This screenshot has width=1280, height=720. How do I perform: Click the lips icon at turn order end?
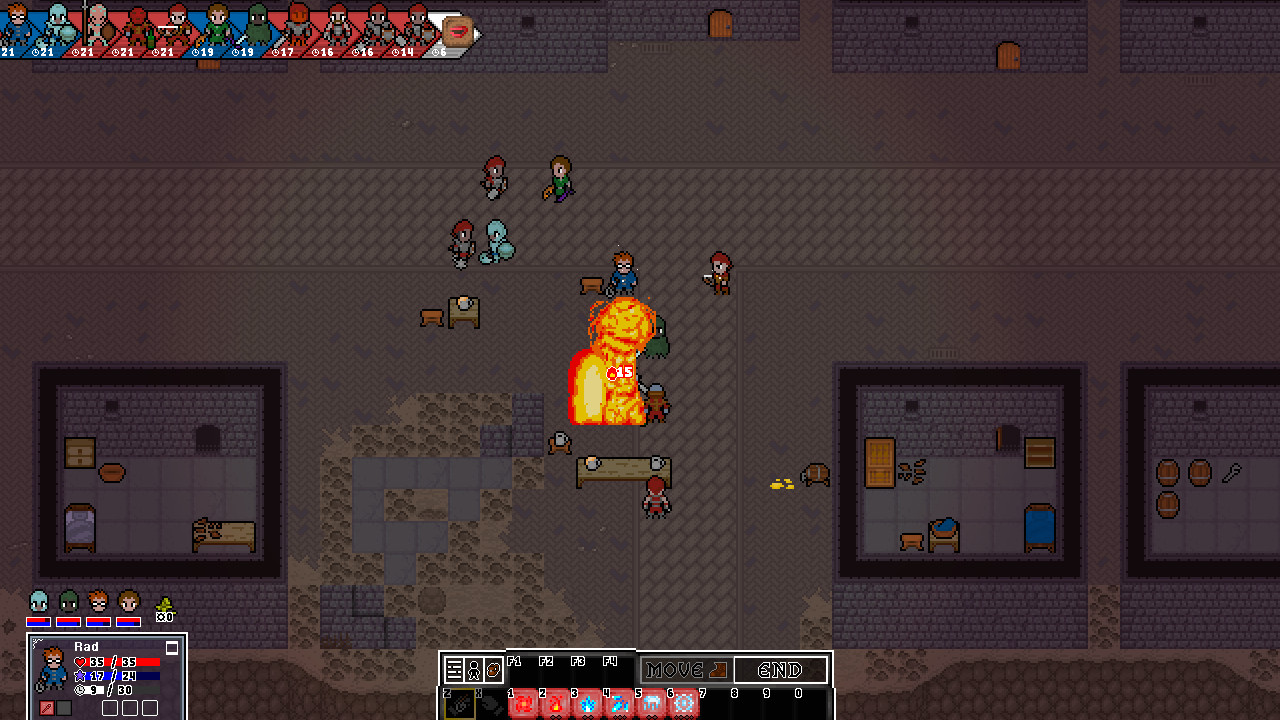(458, 31)
